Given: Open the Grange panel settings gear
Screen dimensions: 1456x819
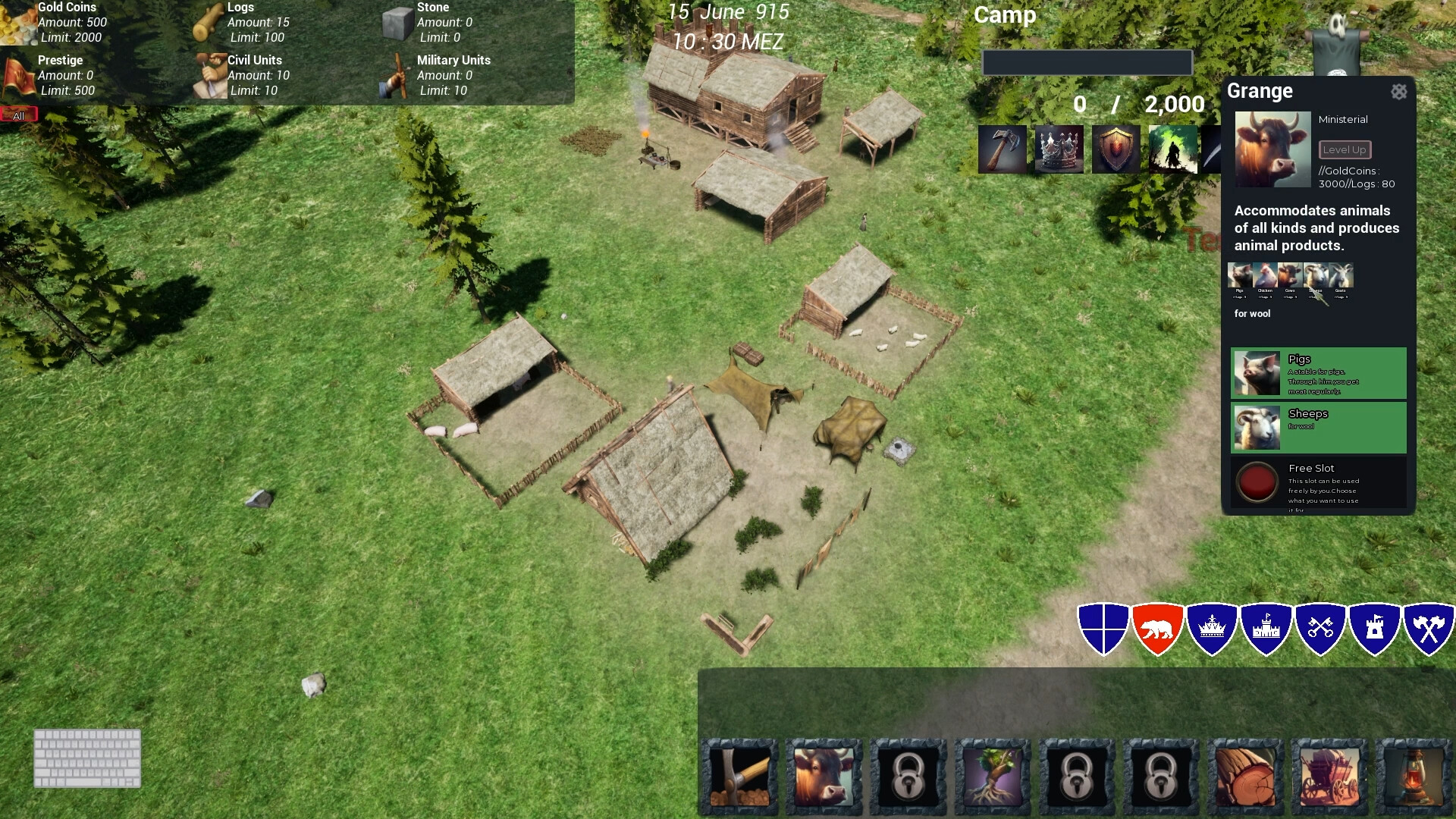Looking at the screenshot, I should pos(1399,92).
